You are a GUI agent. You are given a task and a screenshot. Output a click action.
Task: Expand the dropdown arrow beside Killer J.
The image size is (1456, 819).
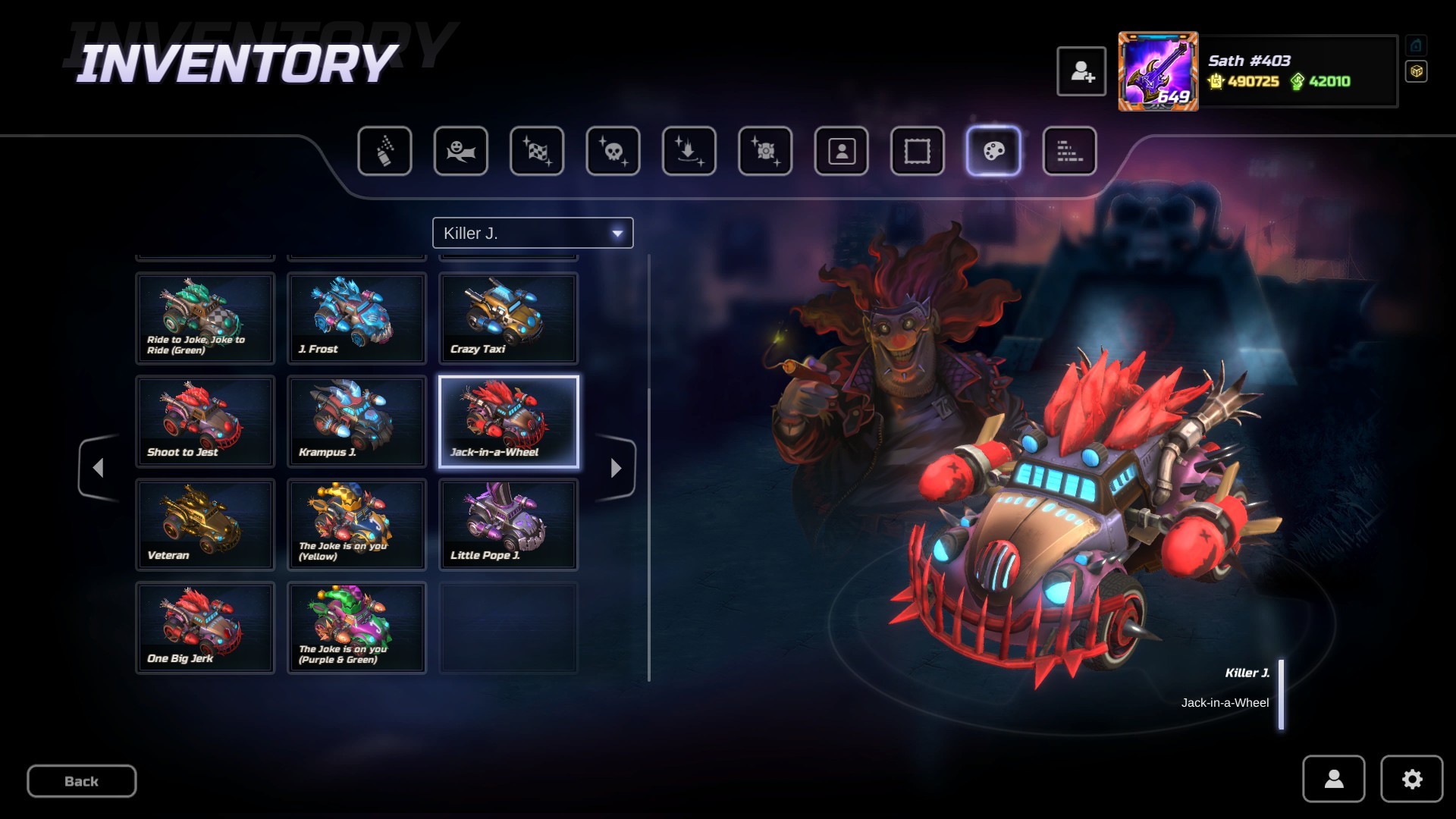[617, 233]
